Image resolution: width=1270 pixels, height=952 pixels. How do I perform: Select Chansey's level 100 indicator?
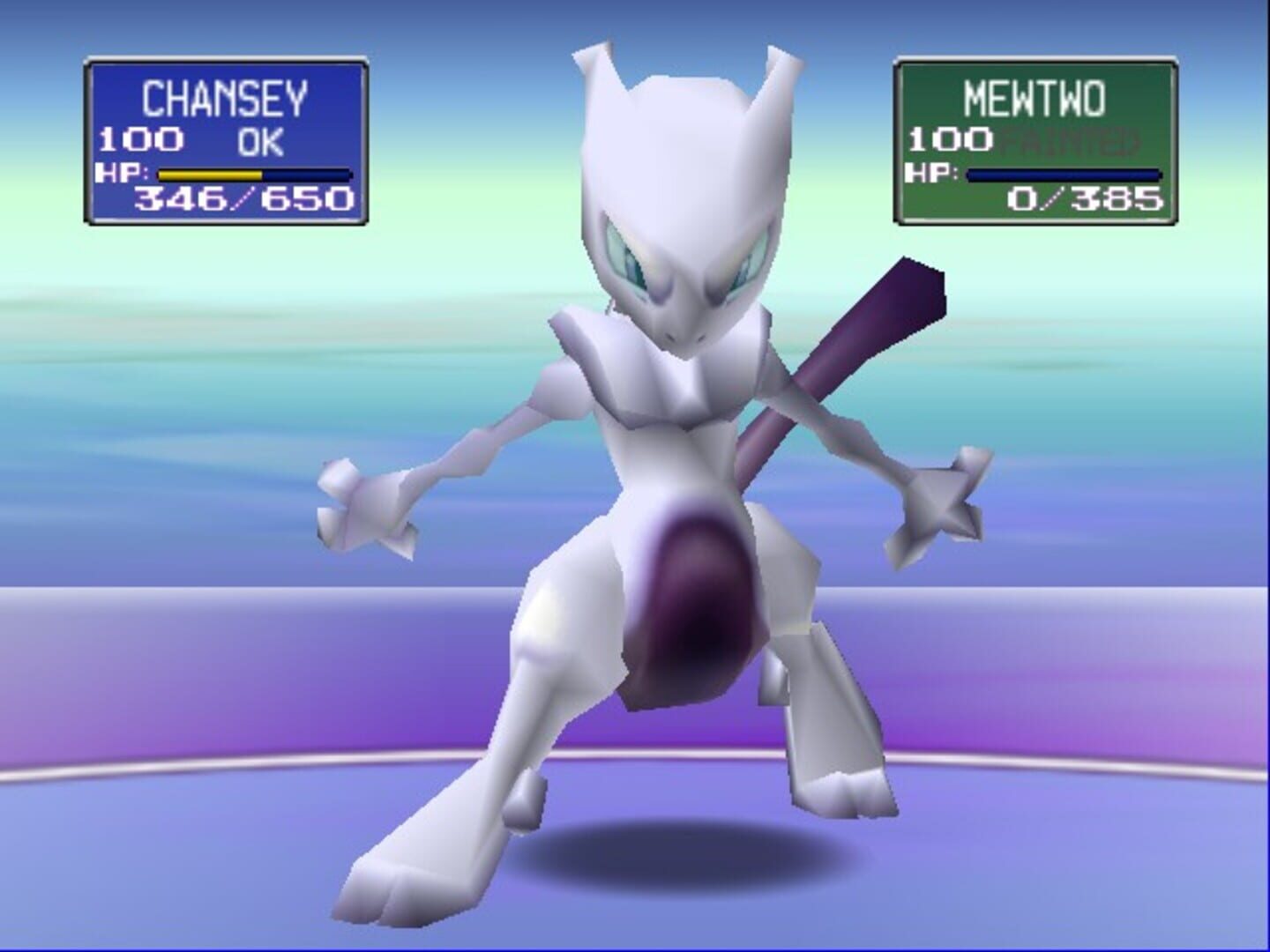click(141, 138)
